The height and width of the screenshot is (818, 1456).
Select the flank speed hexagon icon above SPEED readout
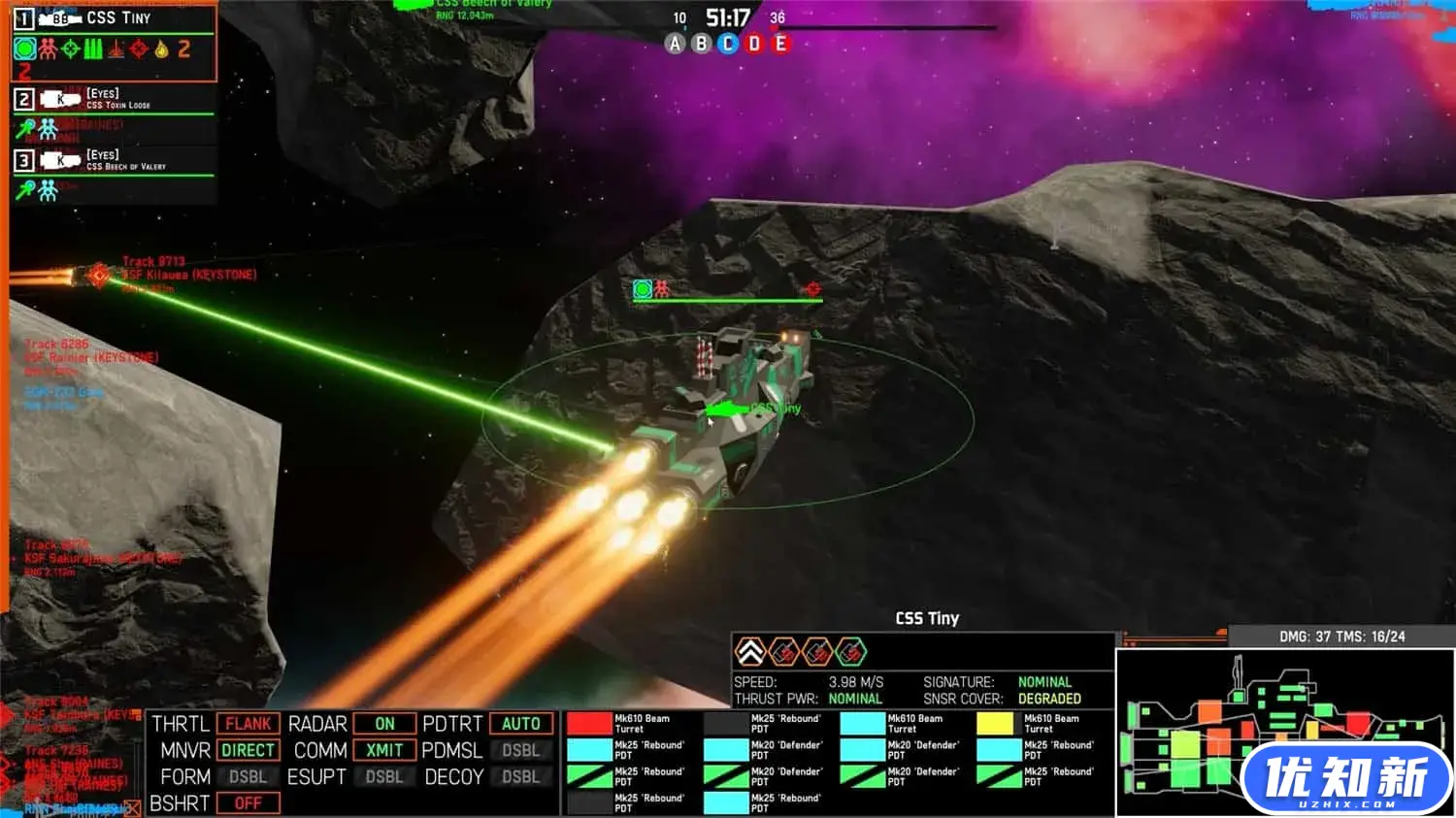tap(749, 653)
